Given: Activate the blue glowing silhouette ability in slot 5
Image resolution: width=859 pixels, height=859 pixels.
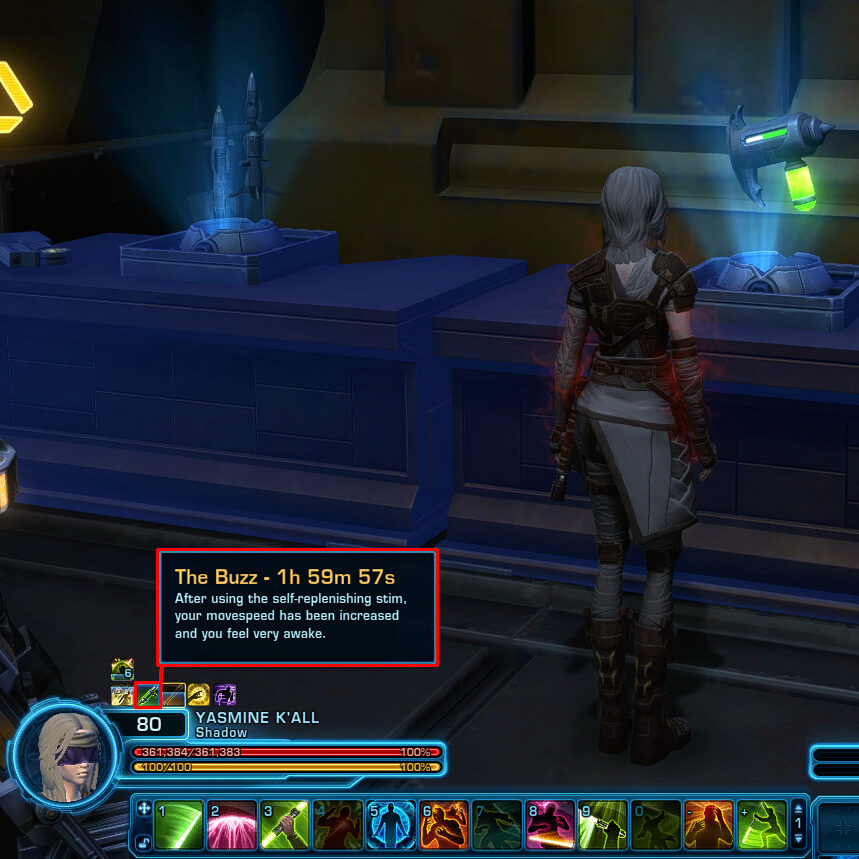Looking at the screenshot, I should (390, 824).
